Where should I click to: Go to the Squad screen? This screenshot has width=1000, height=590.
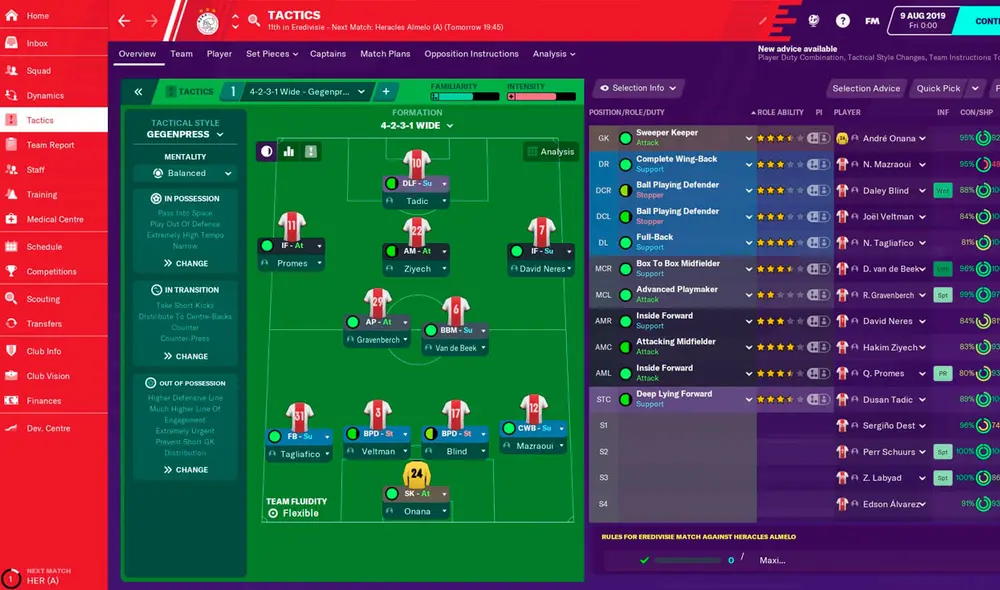coord(39,71)
